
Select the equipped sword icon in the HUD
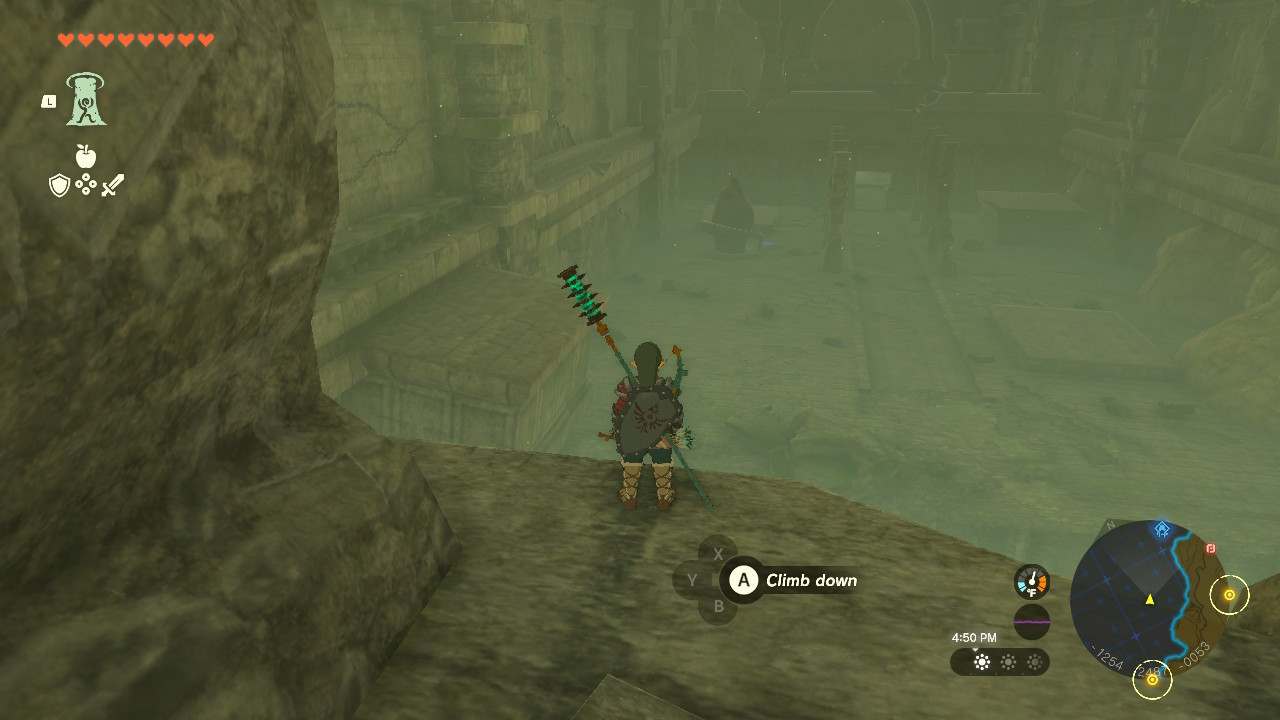(x=113, y=186)
